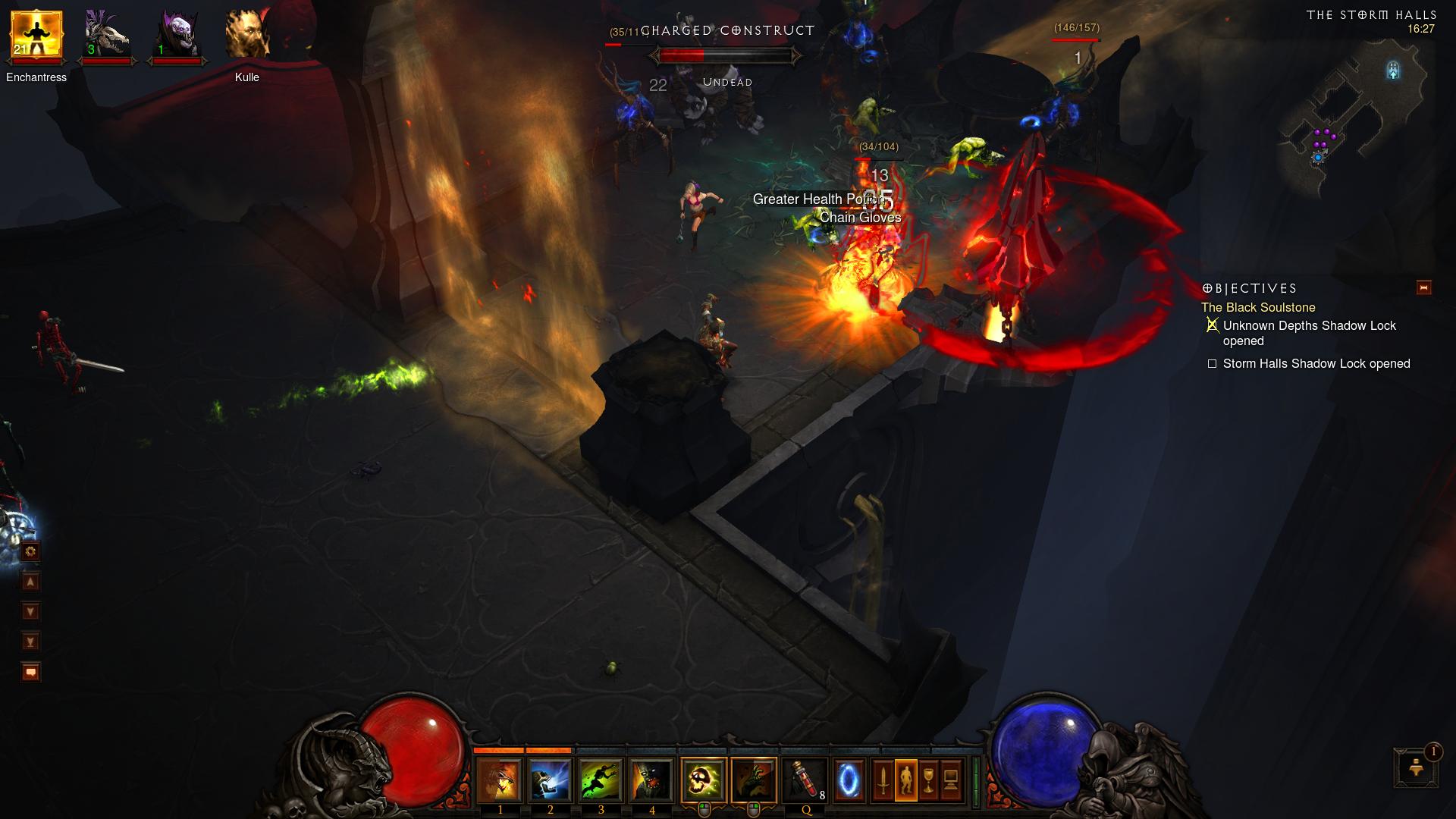Activate the skill in hotbar slot 1

[x=499, y=780]
